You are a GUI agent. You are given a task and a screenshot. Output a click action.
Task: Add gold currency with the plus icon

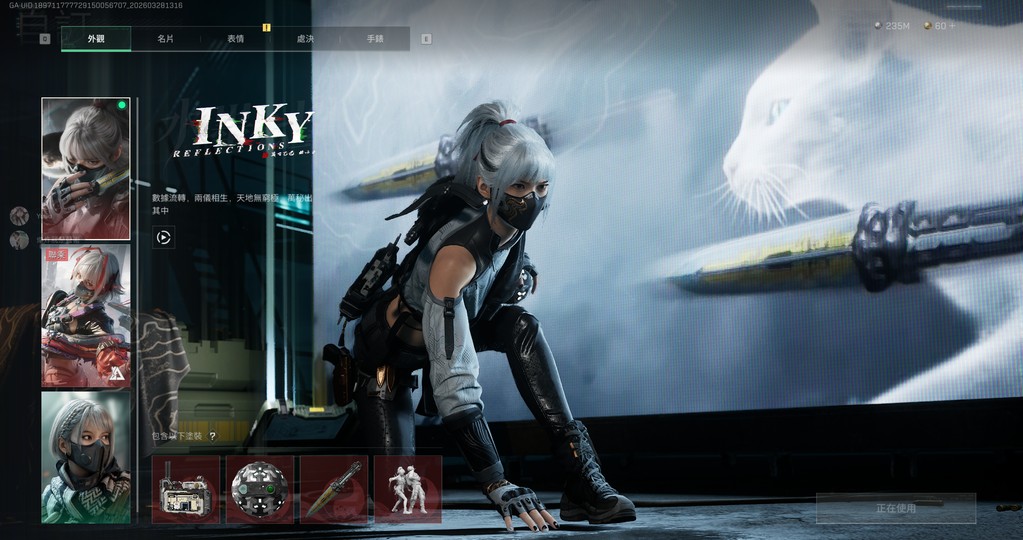952,25
